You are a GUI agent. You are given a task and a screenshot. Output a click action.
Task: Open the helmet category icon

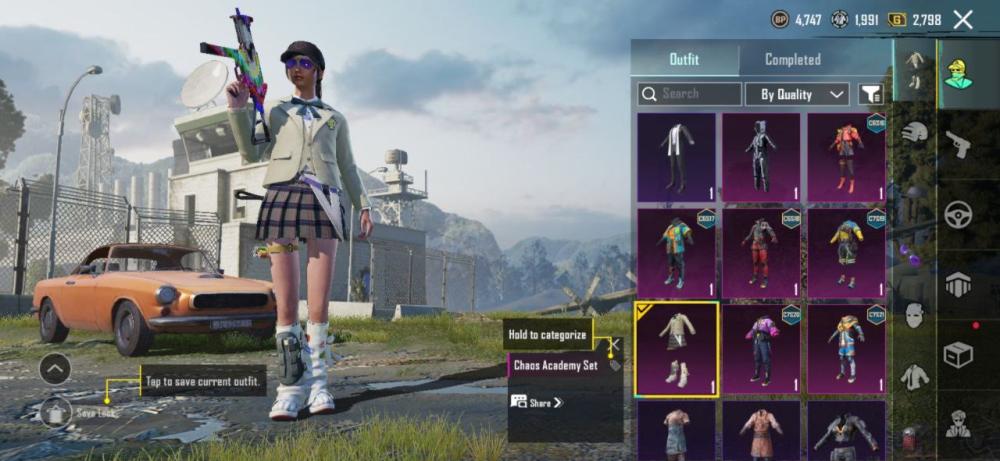[915, 132]
